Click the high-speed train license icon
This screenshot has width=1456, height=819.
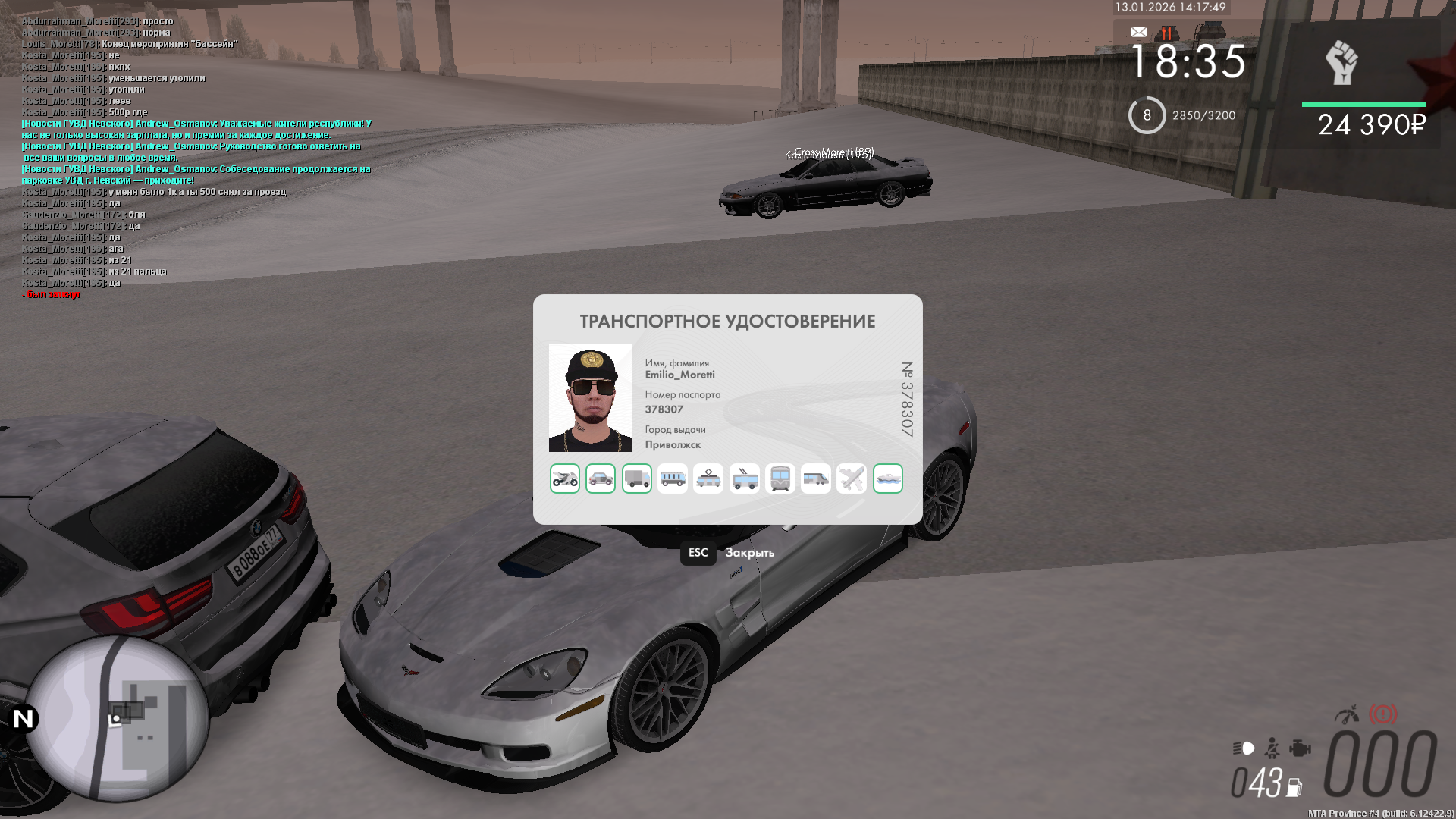pyautogui.click(x=816, y=479)
